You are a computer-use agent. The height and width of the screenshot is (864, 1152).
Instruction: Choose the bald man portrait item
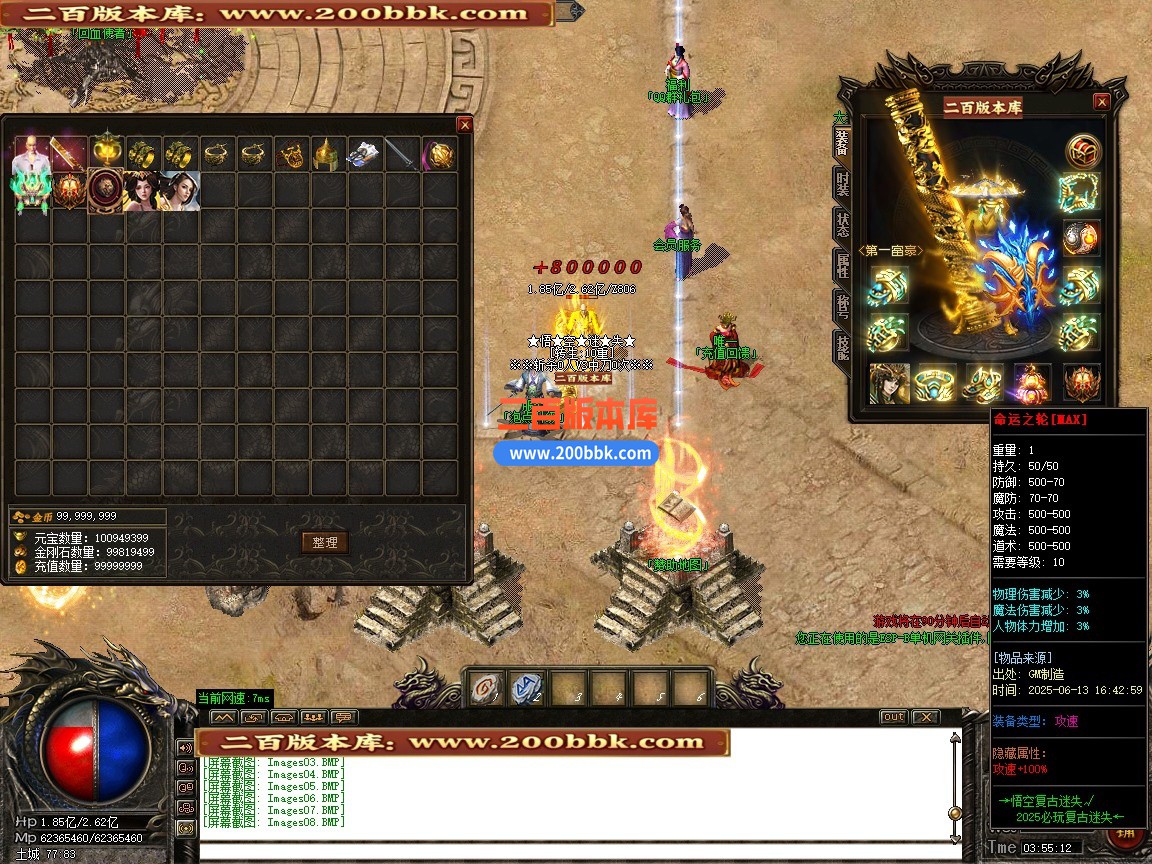(30, 154)
